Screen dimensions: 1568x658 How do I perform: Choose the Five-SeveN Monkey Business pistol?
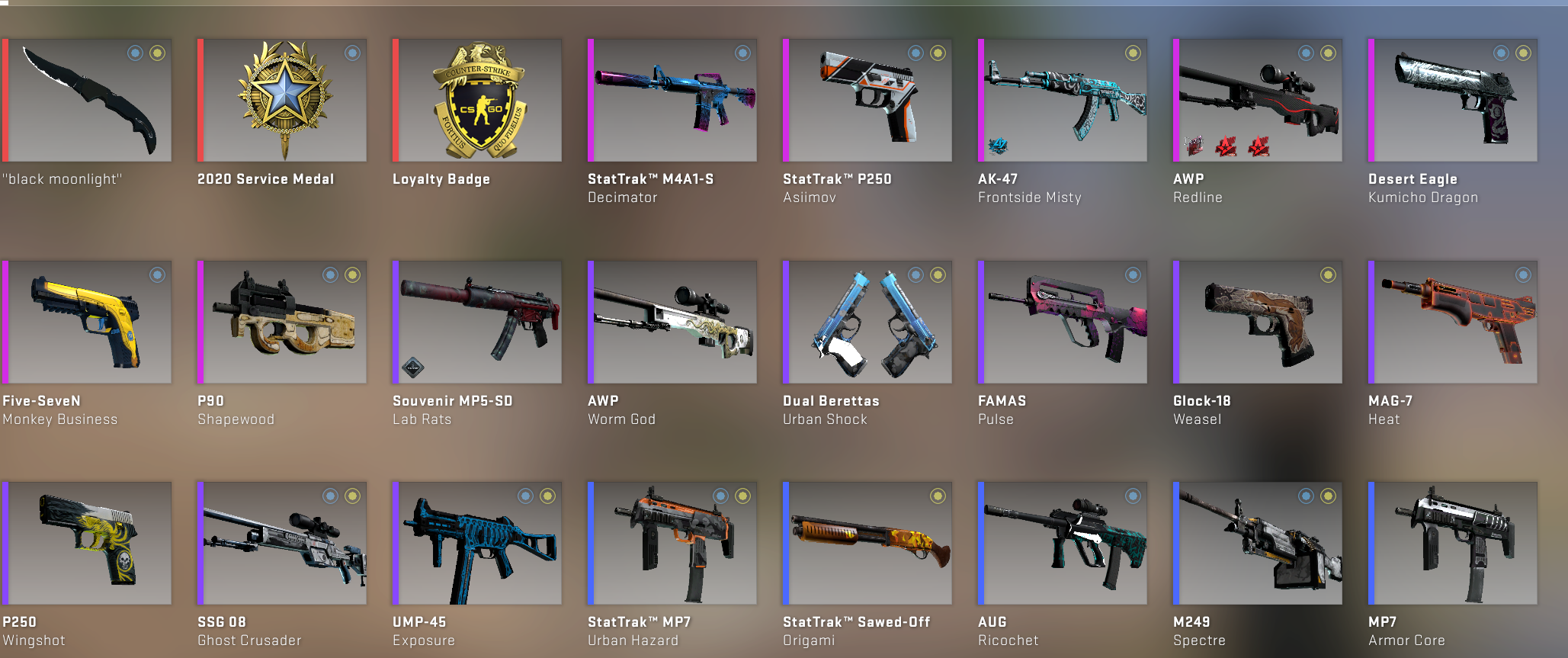(x=87, y=322)
